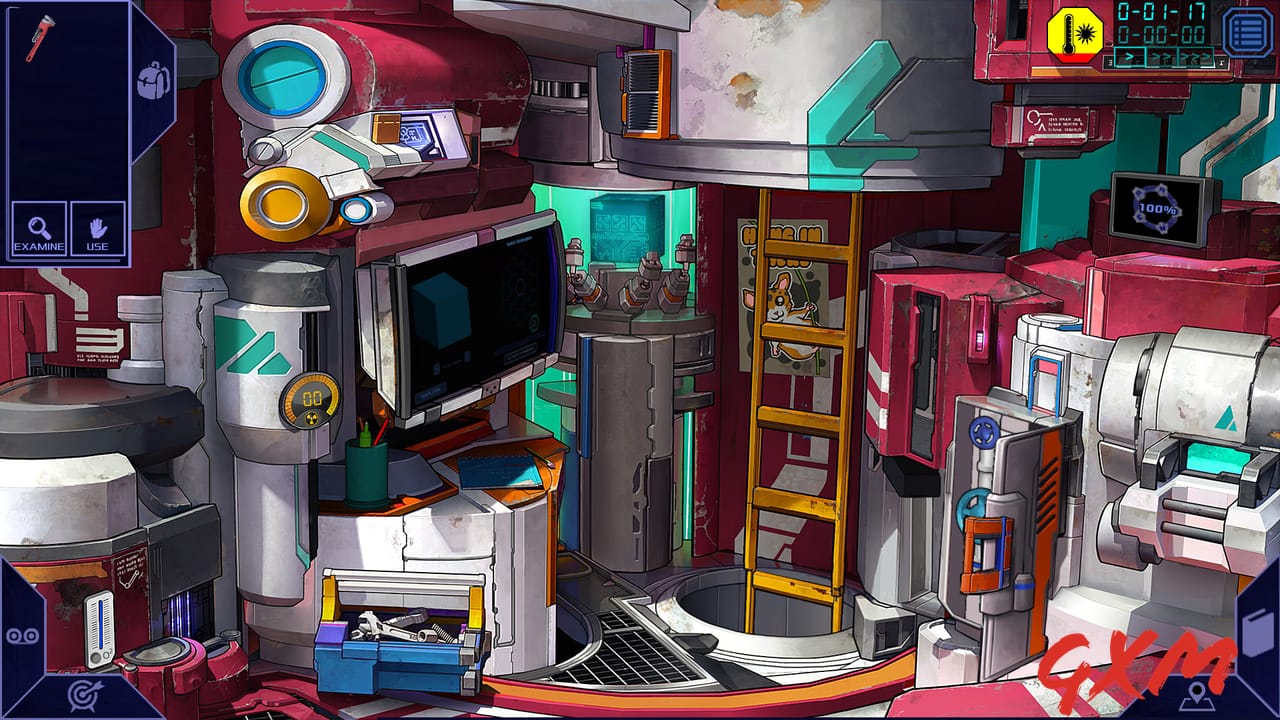The image size is (1280, 720).
Task: Click the O2 thermometer gauge
Action: click(x=97, y=628)
